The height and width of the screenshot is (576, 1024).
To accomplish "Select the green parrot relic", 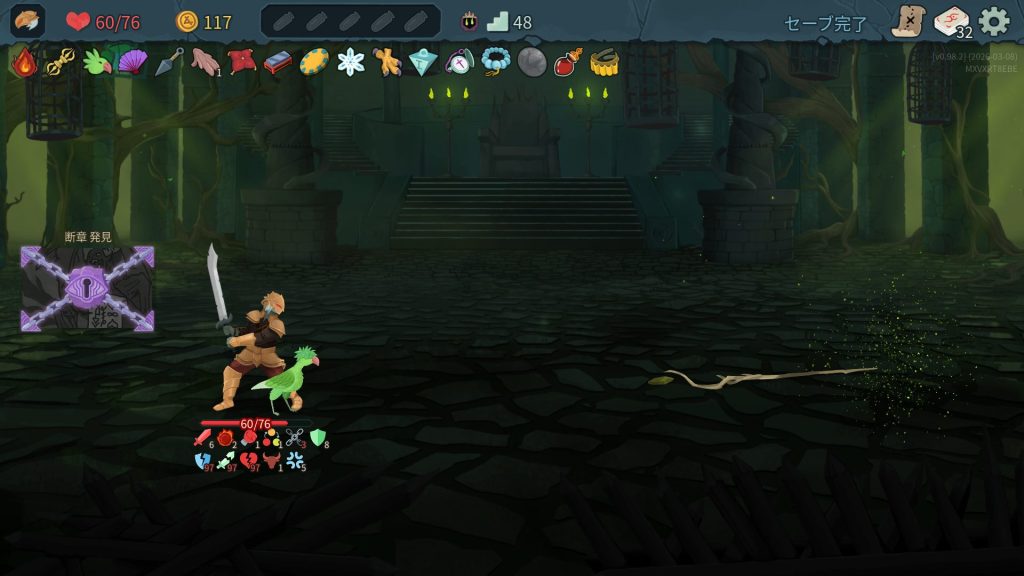I will pyautogui.click(x=97, y=62).
